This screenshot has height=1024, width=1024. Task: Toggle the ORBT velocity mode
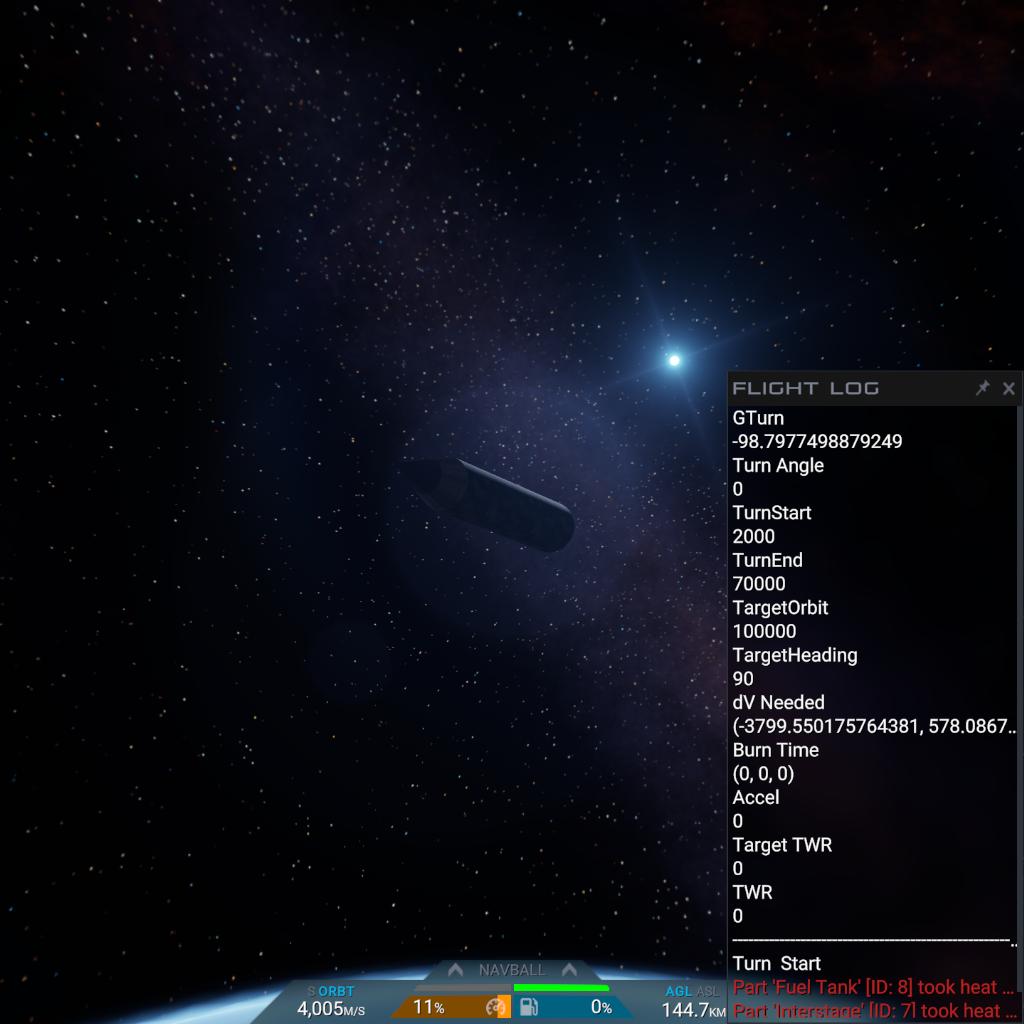336,991
